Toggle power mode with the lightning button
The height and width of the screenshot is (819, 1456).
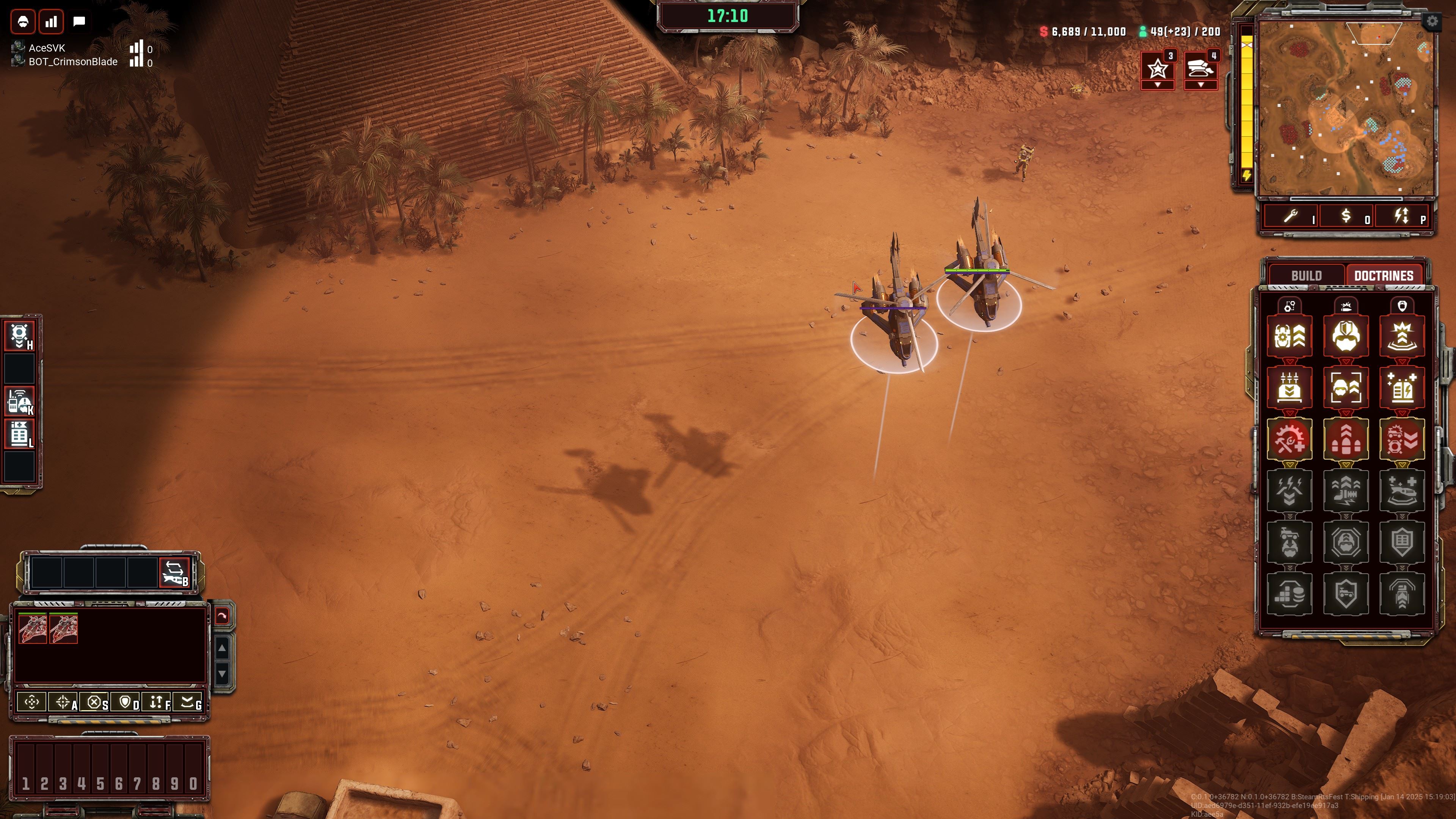[1402, 217]
